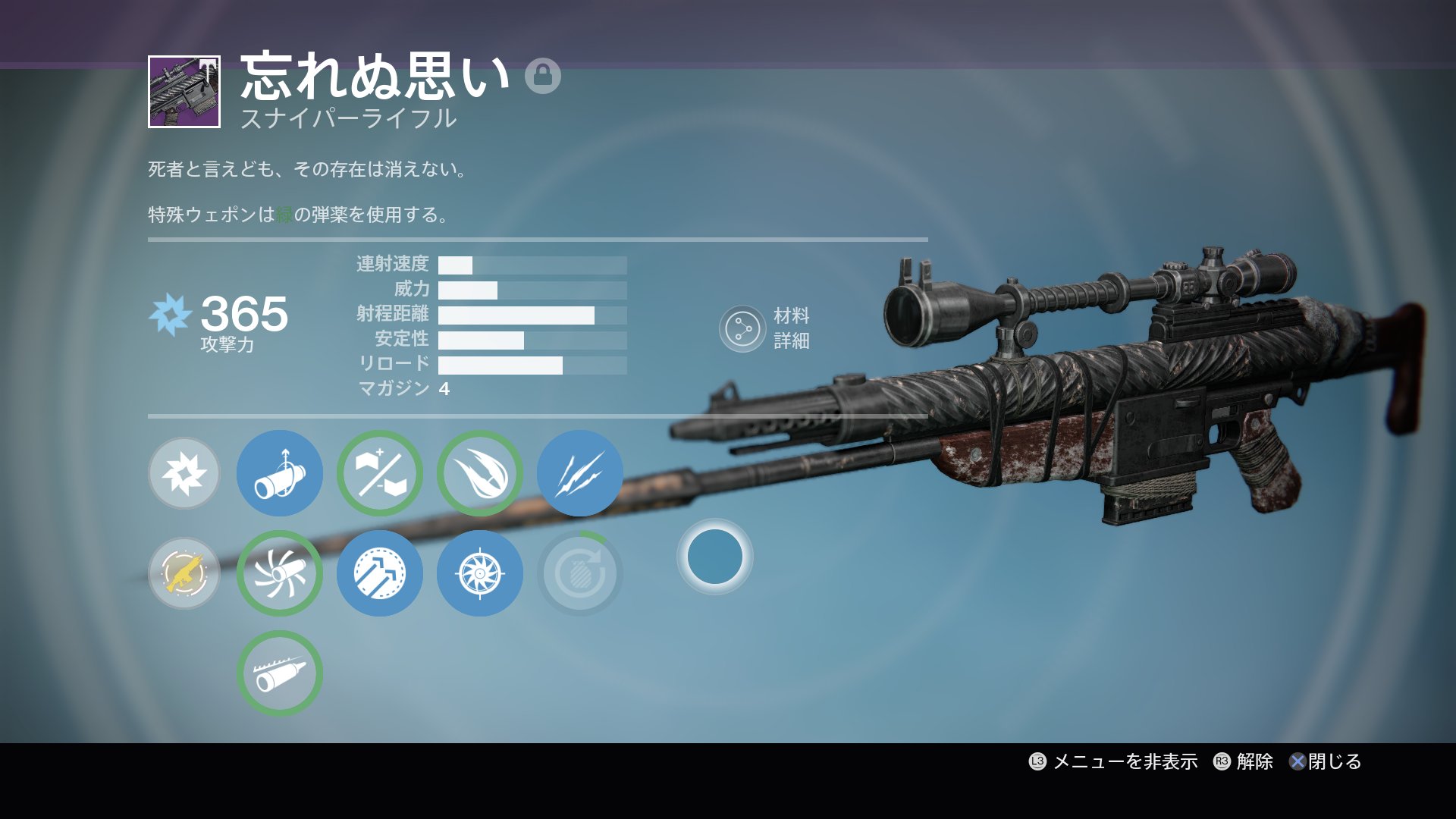Select the greyed-out circular arrow node
This screenshot has width=1456, height=819.
tap(580, 574)
